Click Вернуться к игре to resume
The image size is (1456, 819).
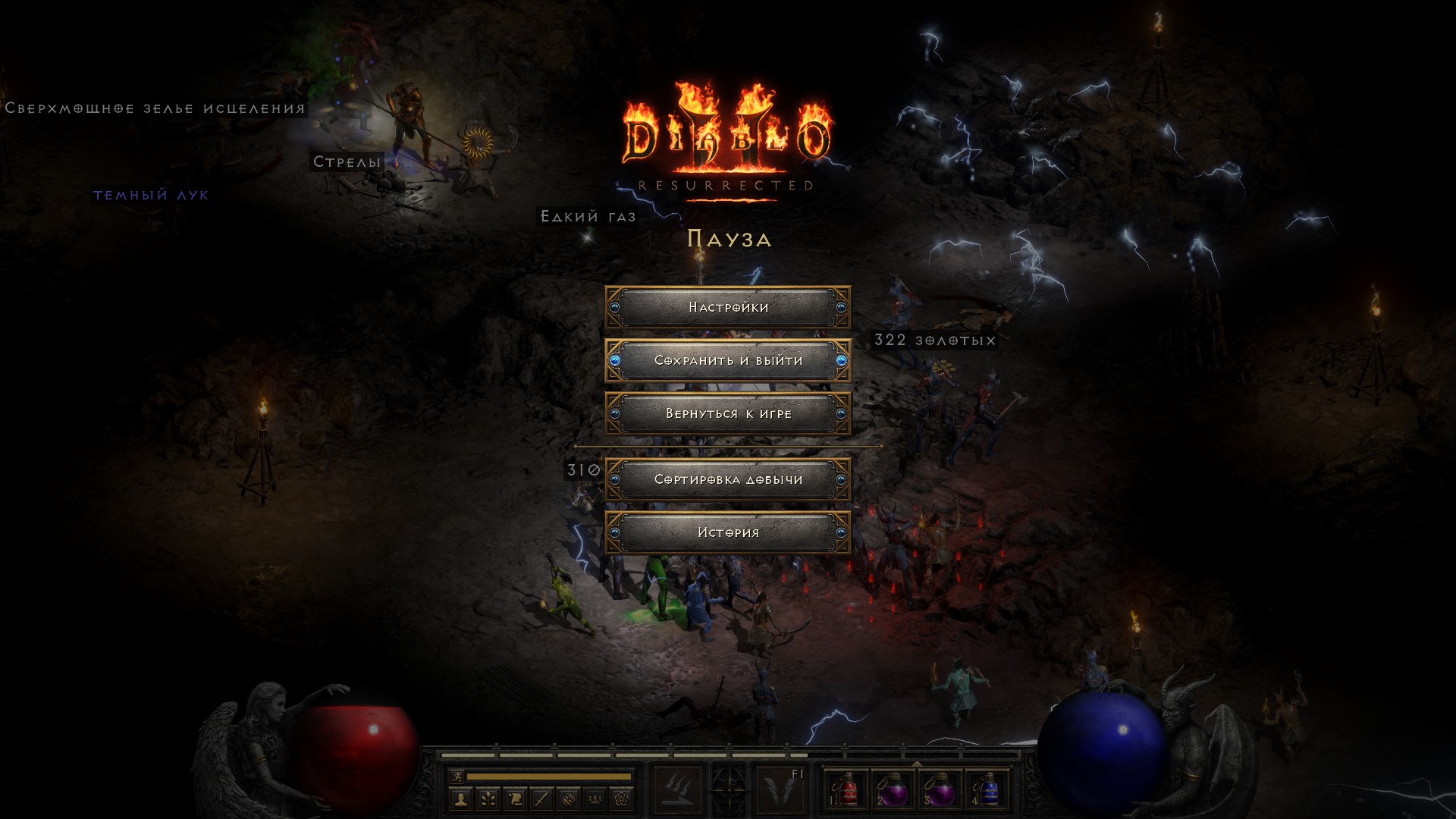point(728,413)
